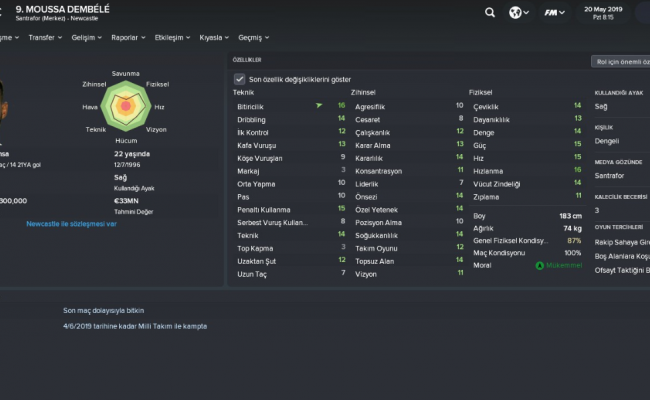
Task: Toggle 'Son özellik değişikliklerini göster' checkbox
Action: [239, 79]
